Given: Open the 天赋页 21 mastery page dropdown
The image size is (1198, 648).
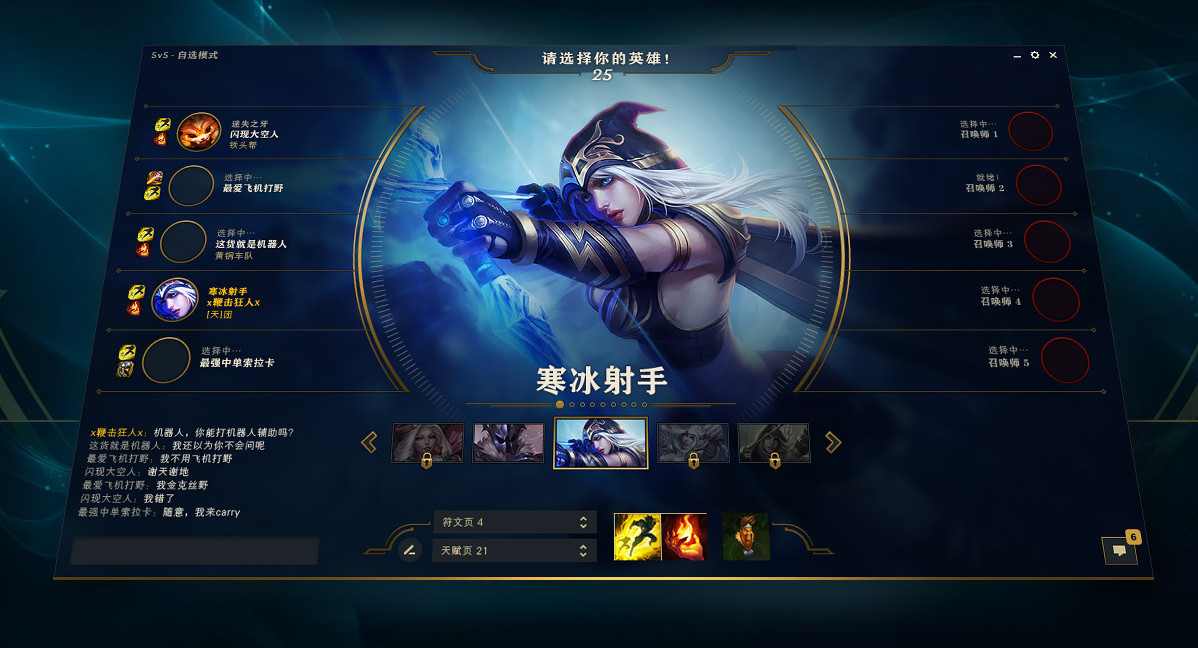Looking at the screenshot, I should [514, 550].
